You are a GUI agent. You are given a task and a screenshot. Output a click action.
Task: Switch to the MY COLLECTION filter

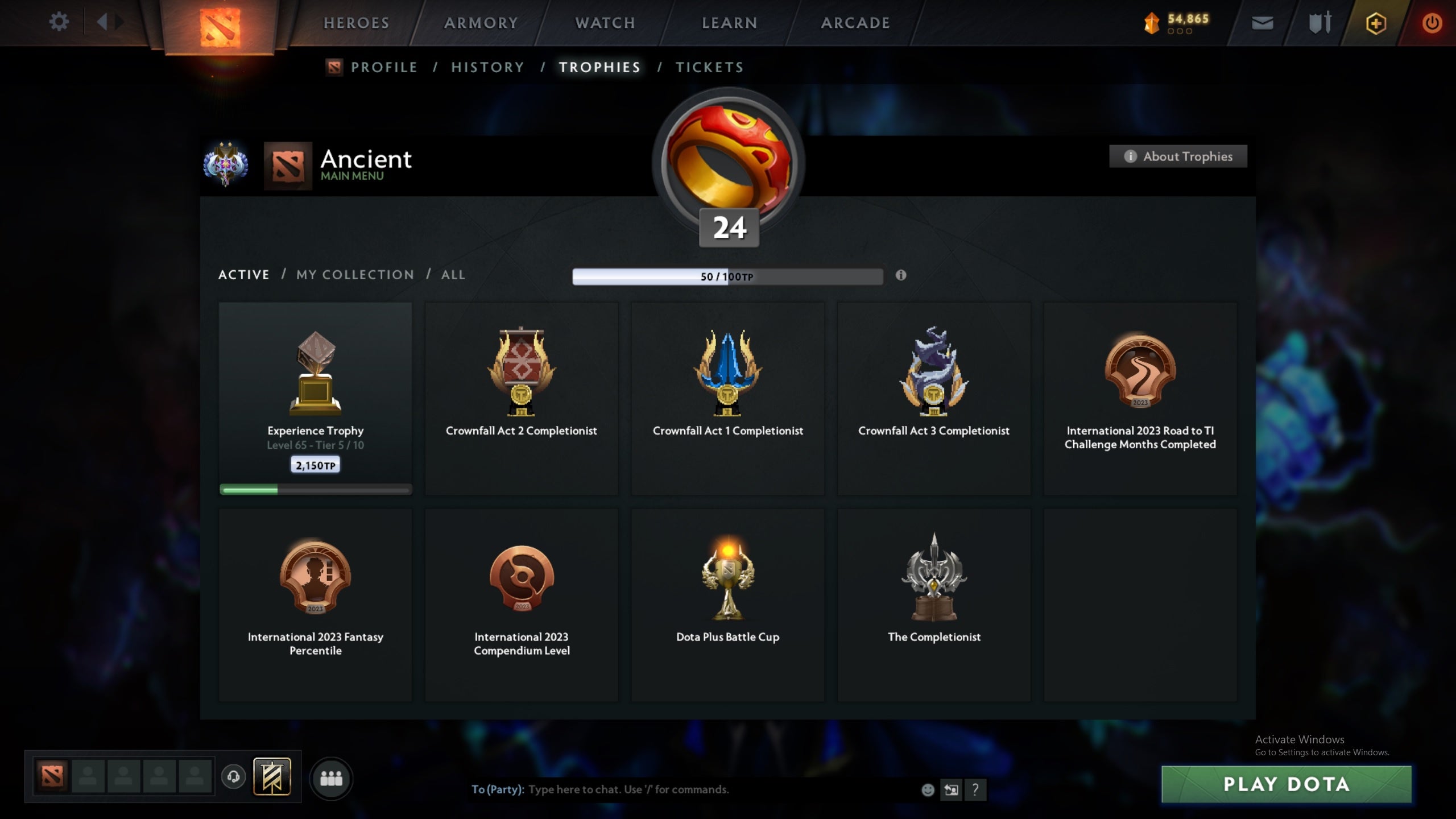[x=354, y=275]
